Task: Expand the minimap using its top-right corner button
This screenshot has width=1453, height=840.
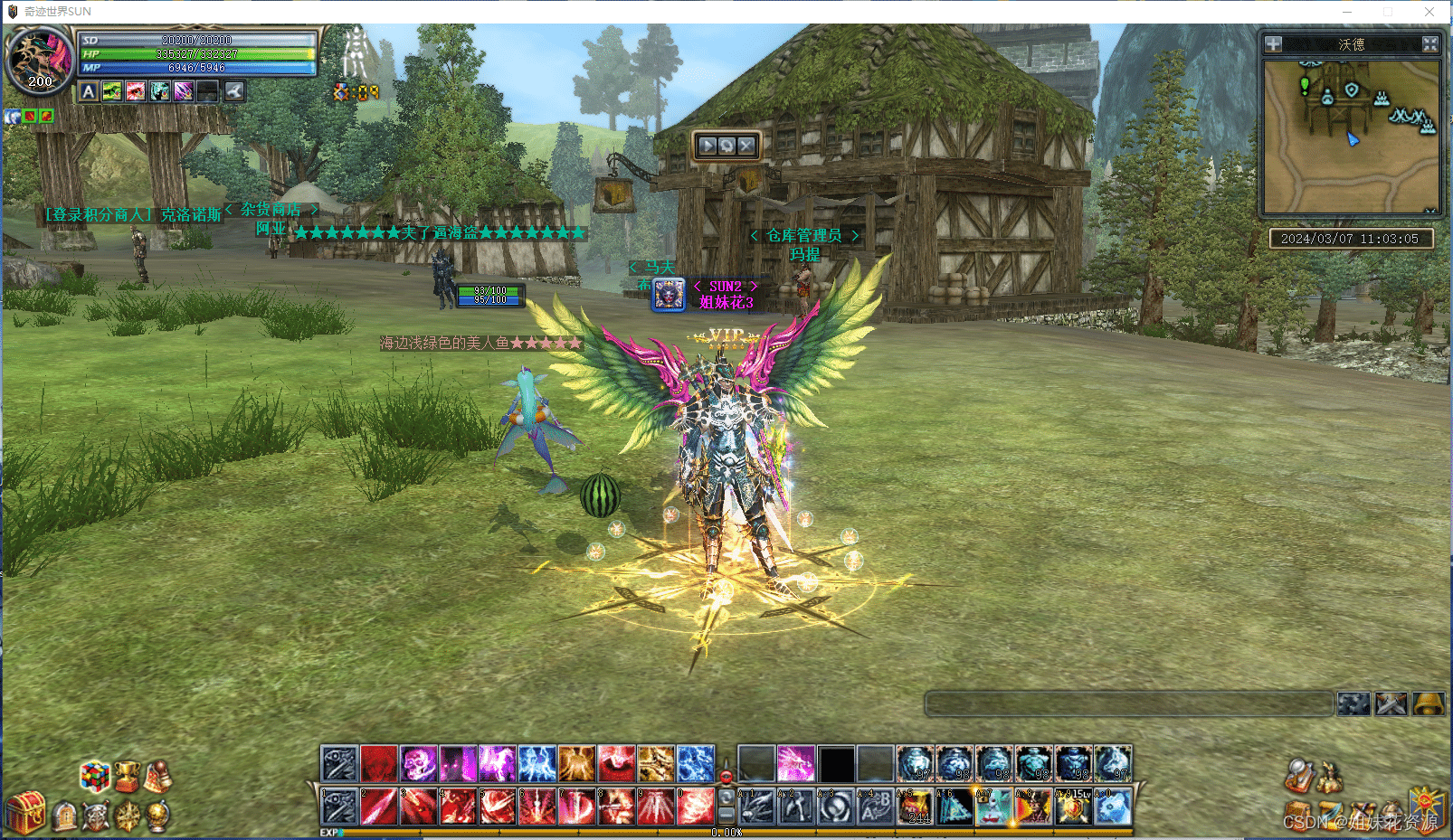Action: tap(1429, 44)
